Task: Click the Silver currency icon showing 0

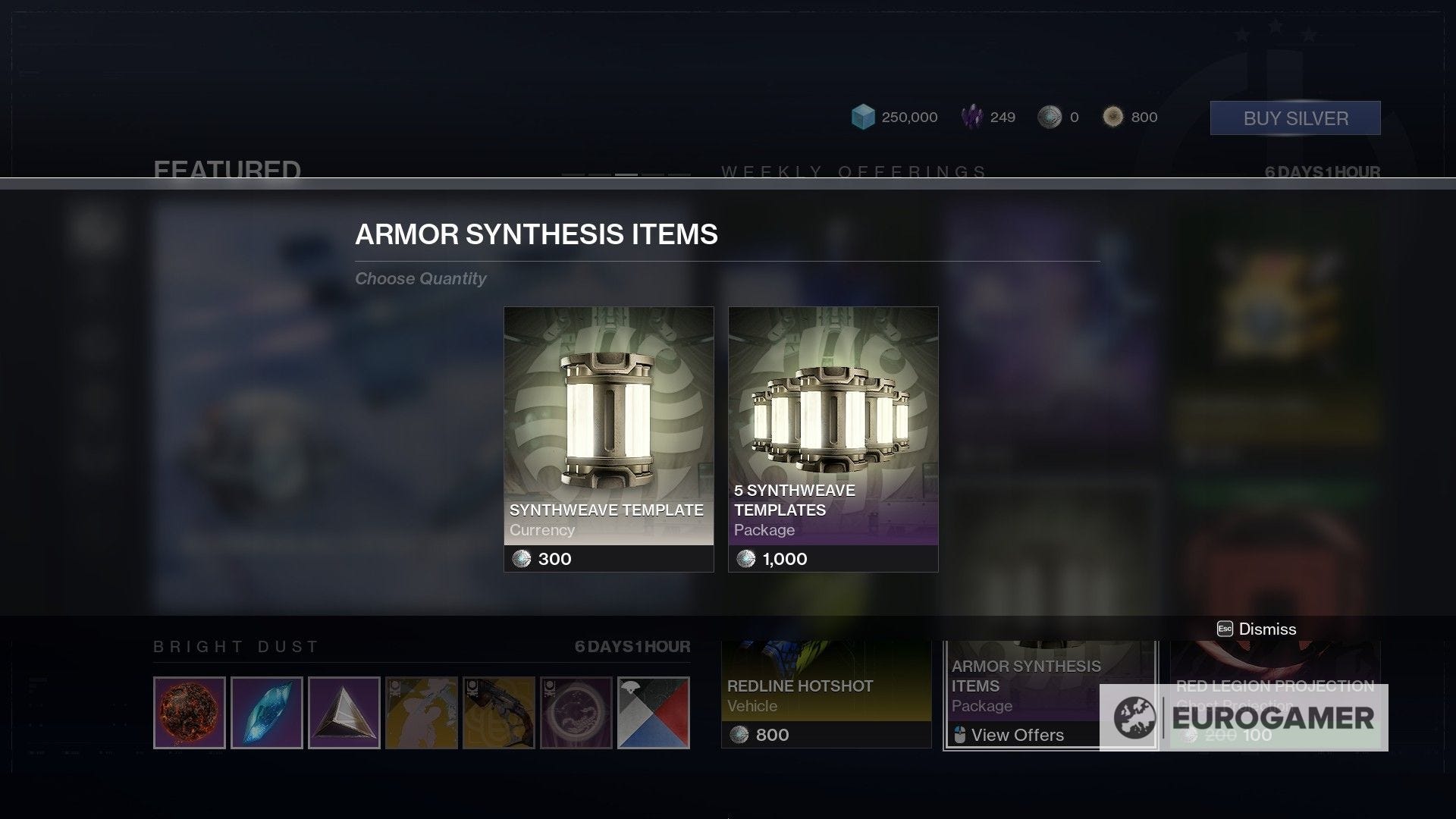Action: (x=1049, y=118)
